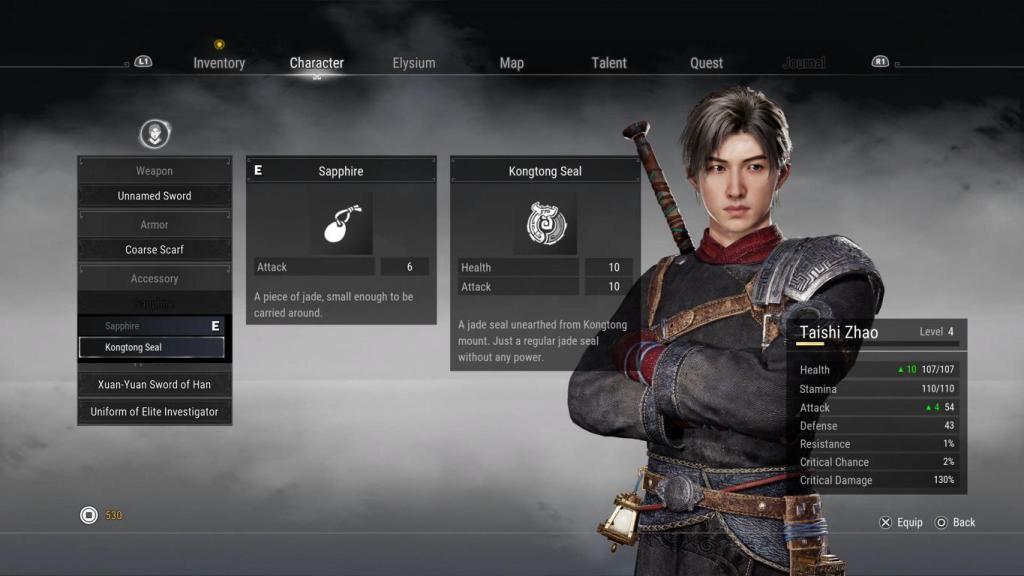Open the Character tab
The height and width of the screenshot is (576, 1024).
pyautogui.click(x=316, y=63)
